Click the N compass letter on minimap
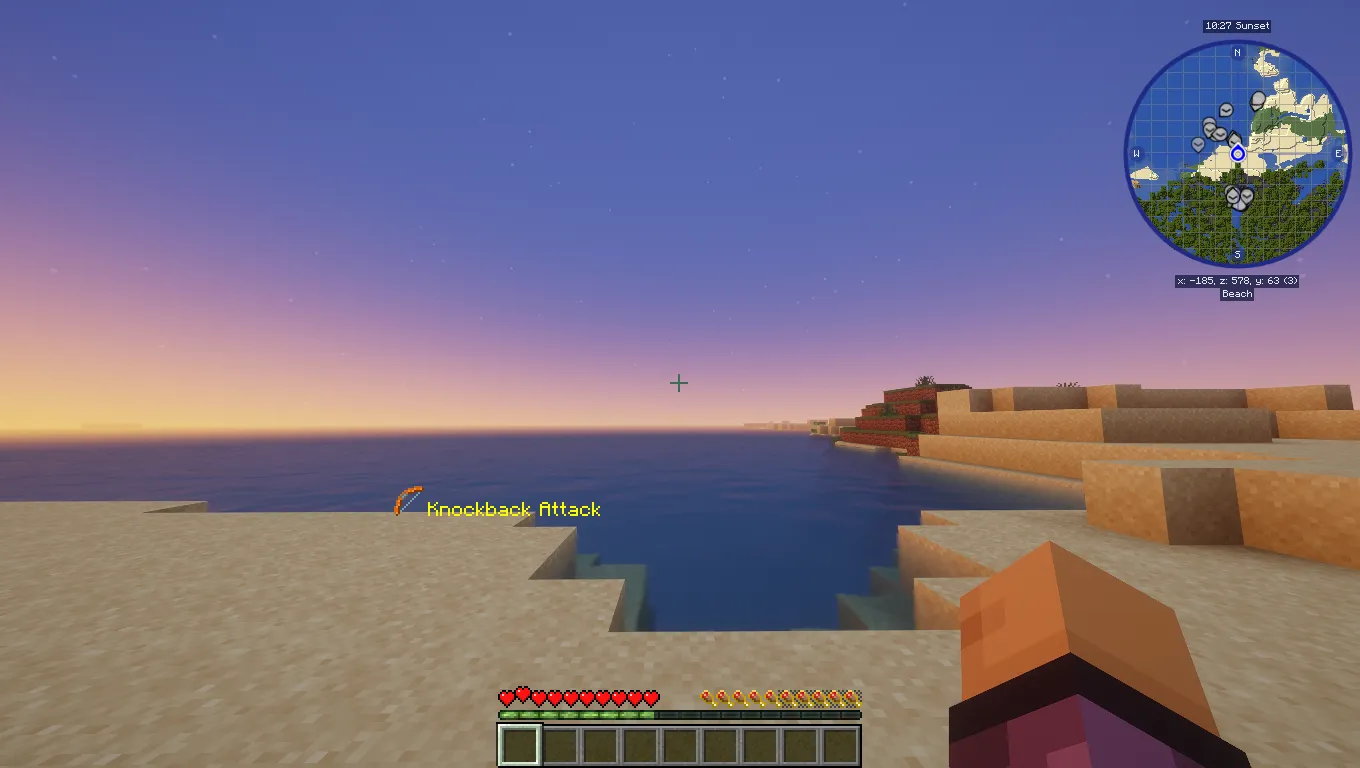 coord(1237,51)
